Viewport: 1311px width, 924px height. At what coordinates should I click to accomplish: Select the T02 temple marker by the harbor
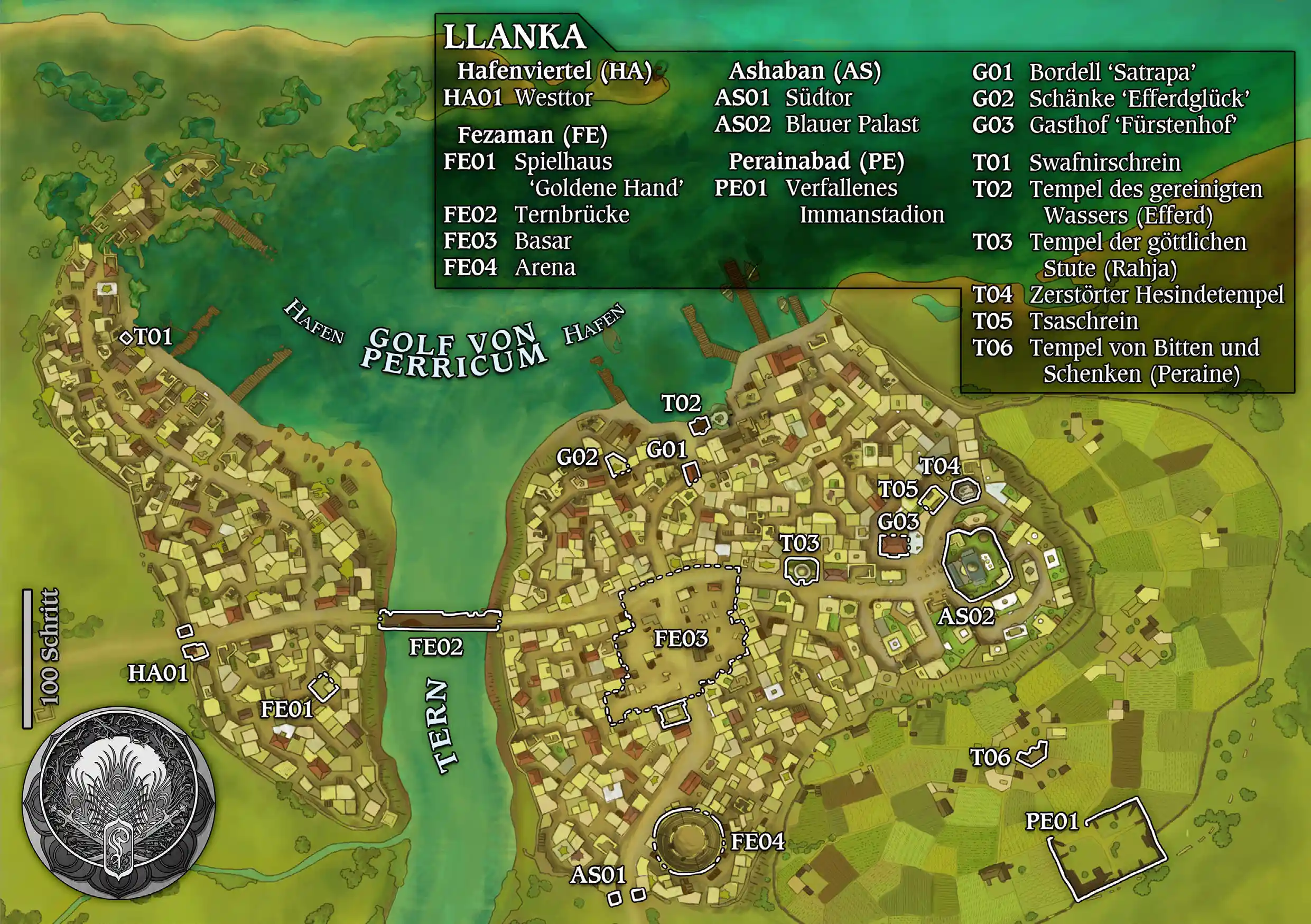pyautogui.click(x=699, y=426)
